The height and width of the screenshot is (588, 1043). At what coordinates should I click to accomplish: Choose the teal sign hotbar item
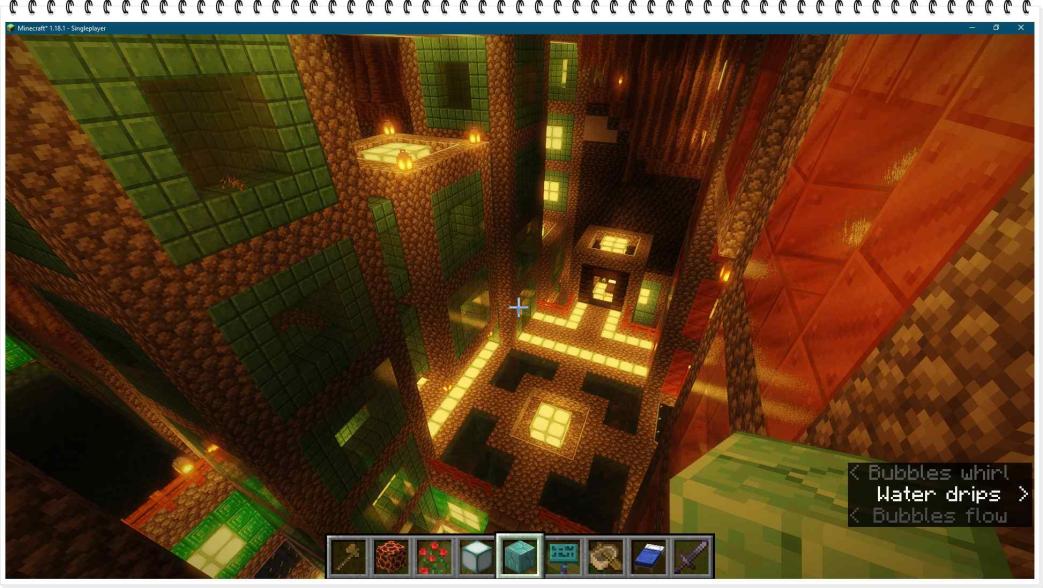click(563, 556)
